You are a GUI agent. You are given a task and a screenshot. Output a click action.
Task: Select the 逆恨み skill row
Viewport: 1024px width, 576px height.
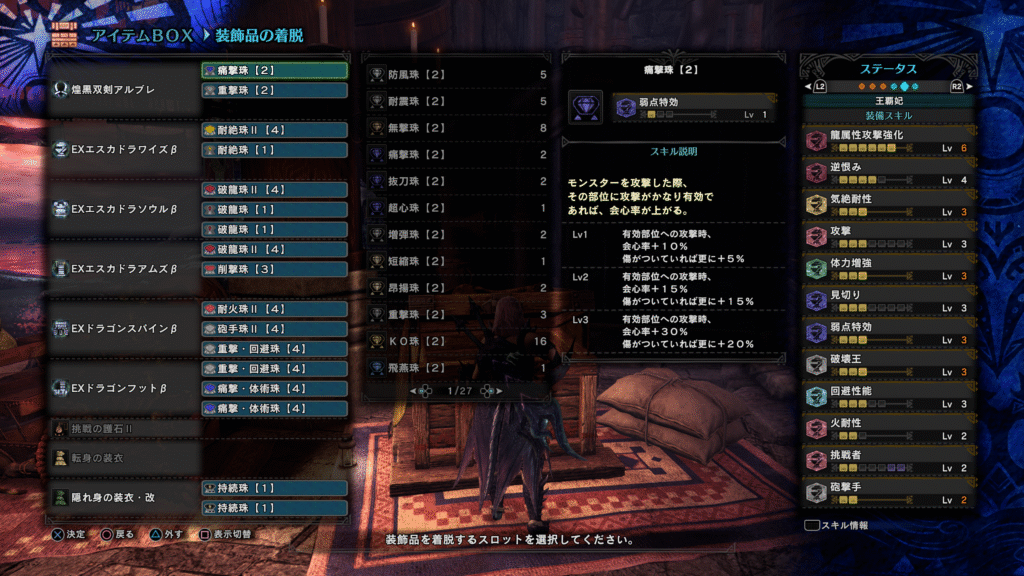[x=887, y=172]
